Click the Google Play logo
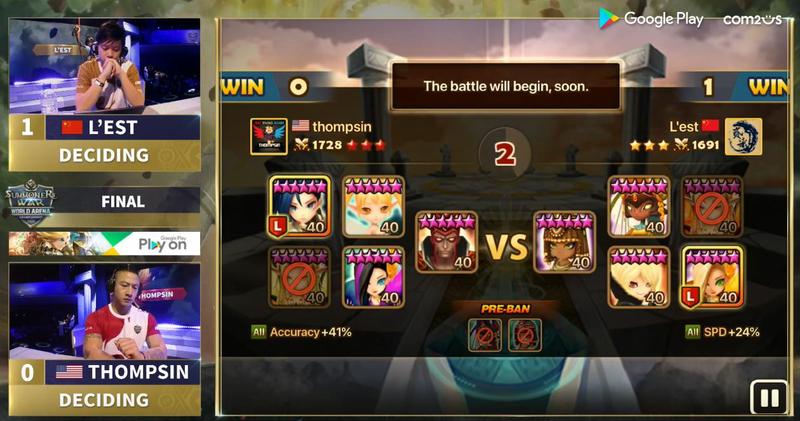This screenshot has height=421, width=800. tap(652, 18)
